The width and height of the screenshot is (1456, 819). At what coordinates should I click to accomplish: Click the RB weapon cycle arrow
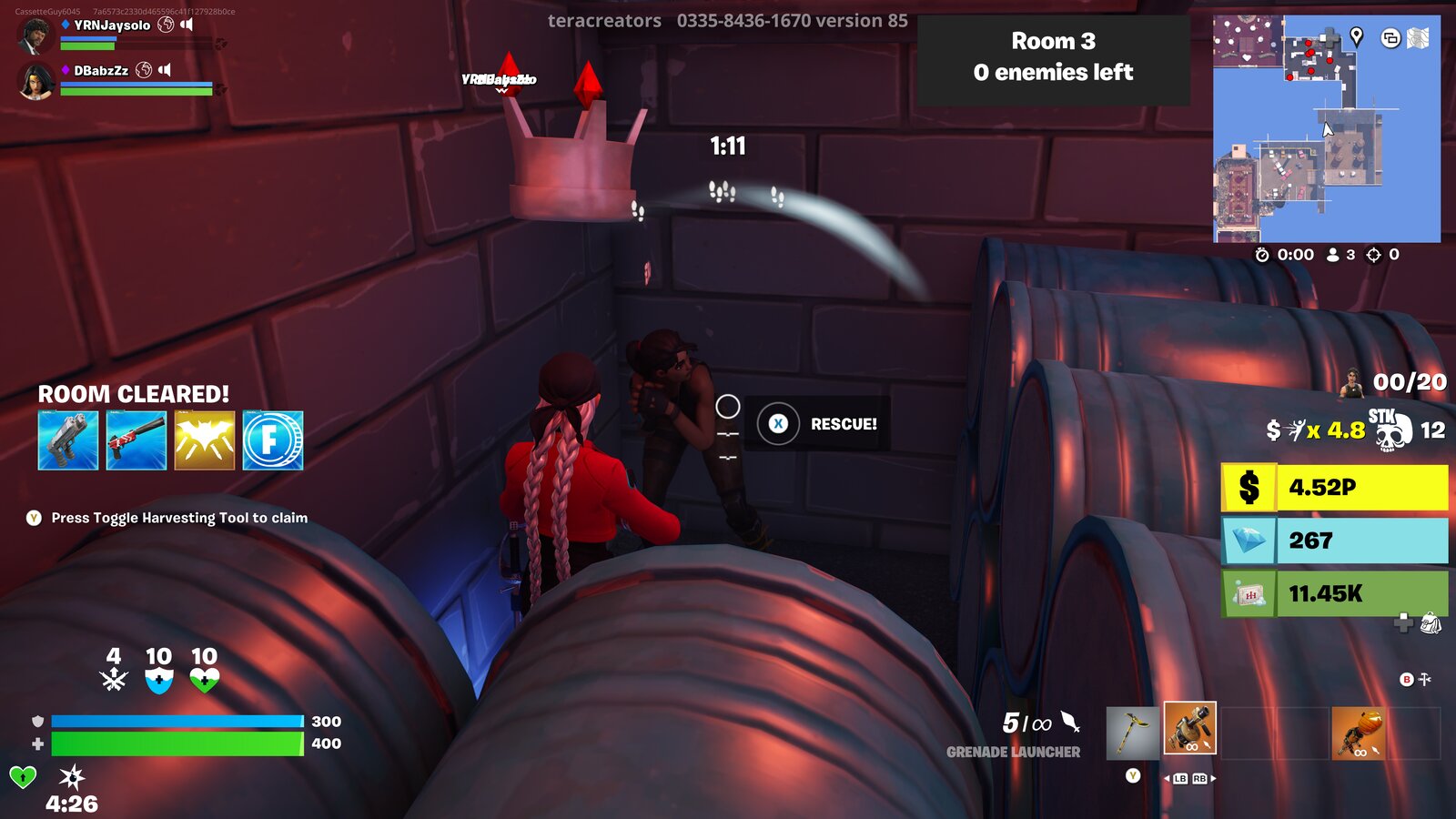click(1200, 780)
